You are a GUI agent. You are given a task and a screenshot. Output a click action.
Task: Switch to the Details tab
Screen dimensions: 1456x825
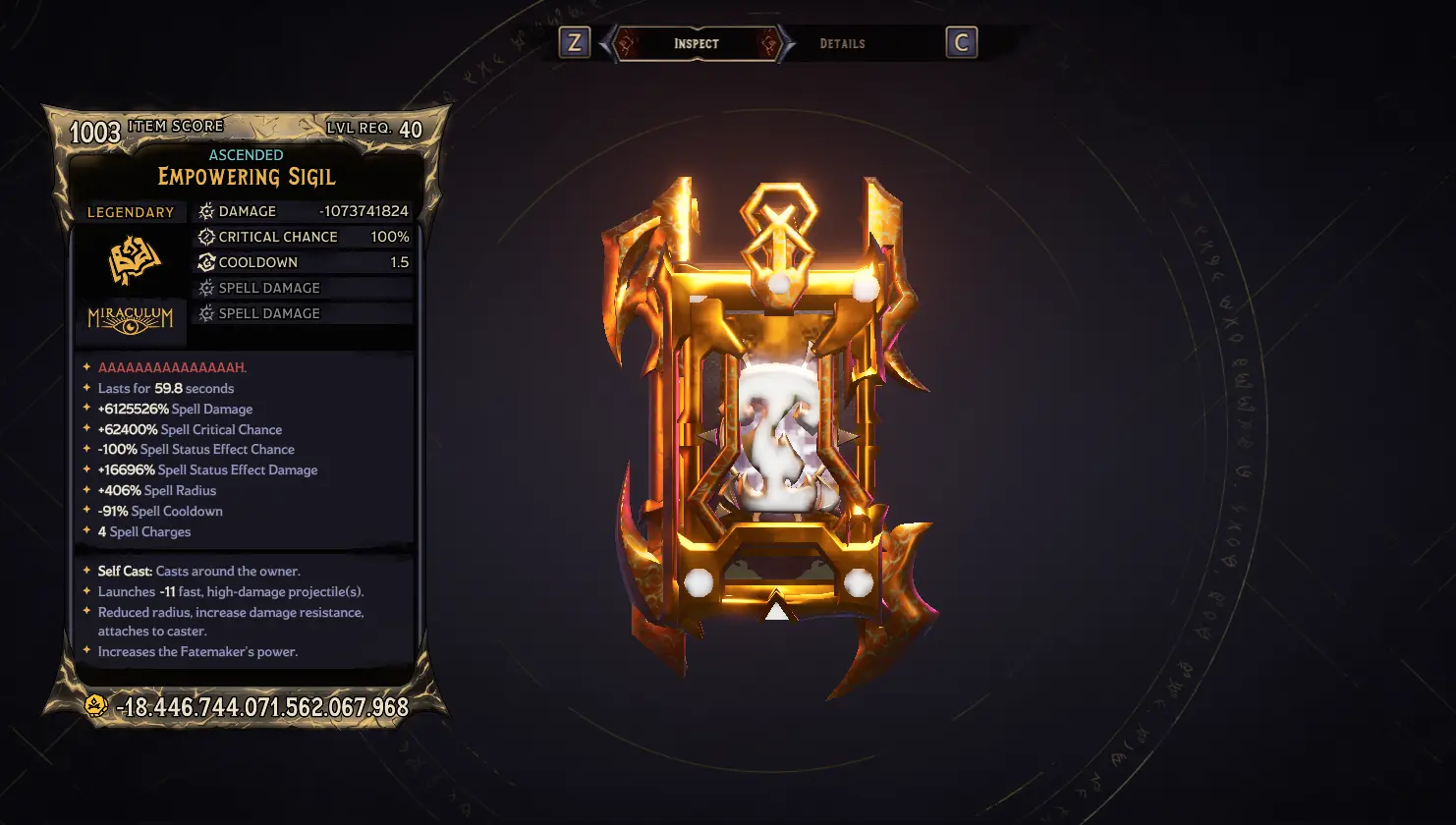842,44
